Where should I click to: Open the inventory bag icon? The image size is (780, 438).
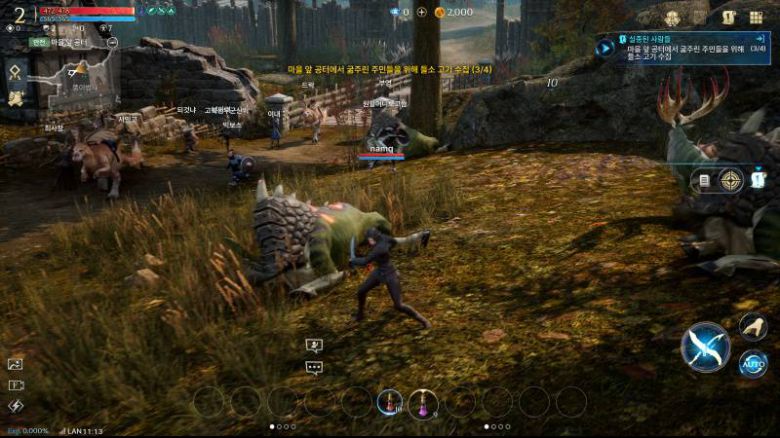pyautogui.click(x=729, y=17)
